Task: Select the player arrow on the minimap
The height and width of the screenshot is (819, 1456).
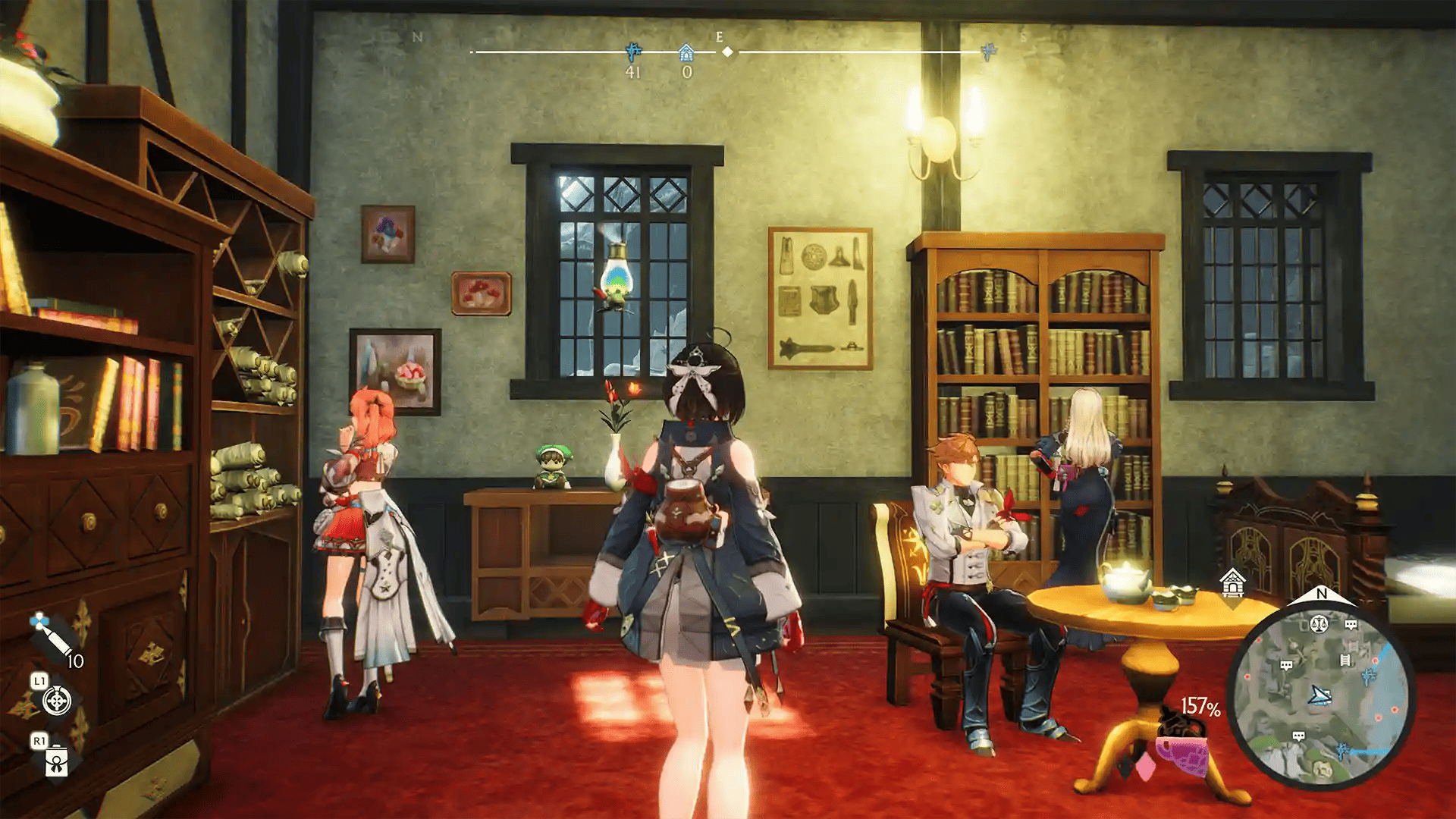Action: (1320, 695)
